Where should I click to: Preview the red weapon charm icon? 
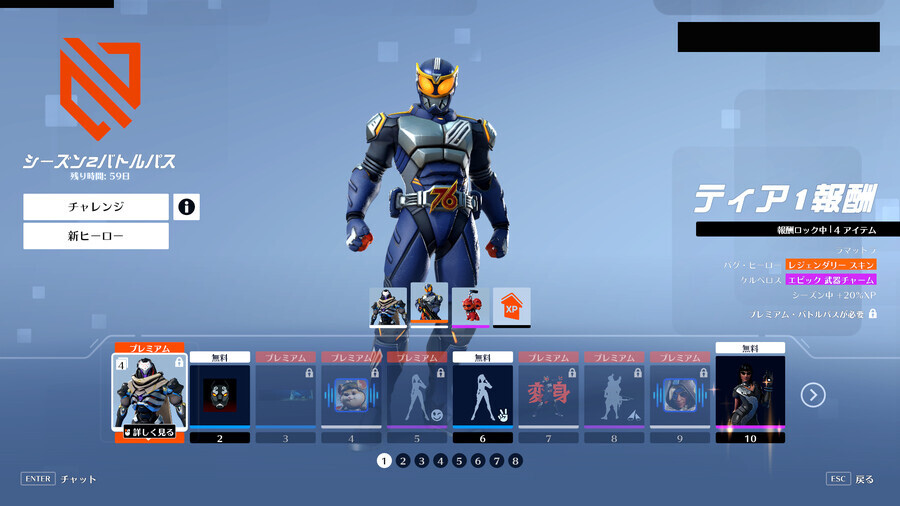470,306
